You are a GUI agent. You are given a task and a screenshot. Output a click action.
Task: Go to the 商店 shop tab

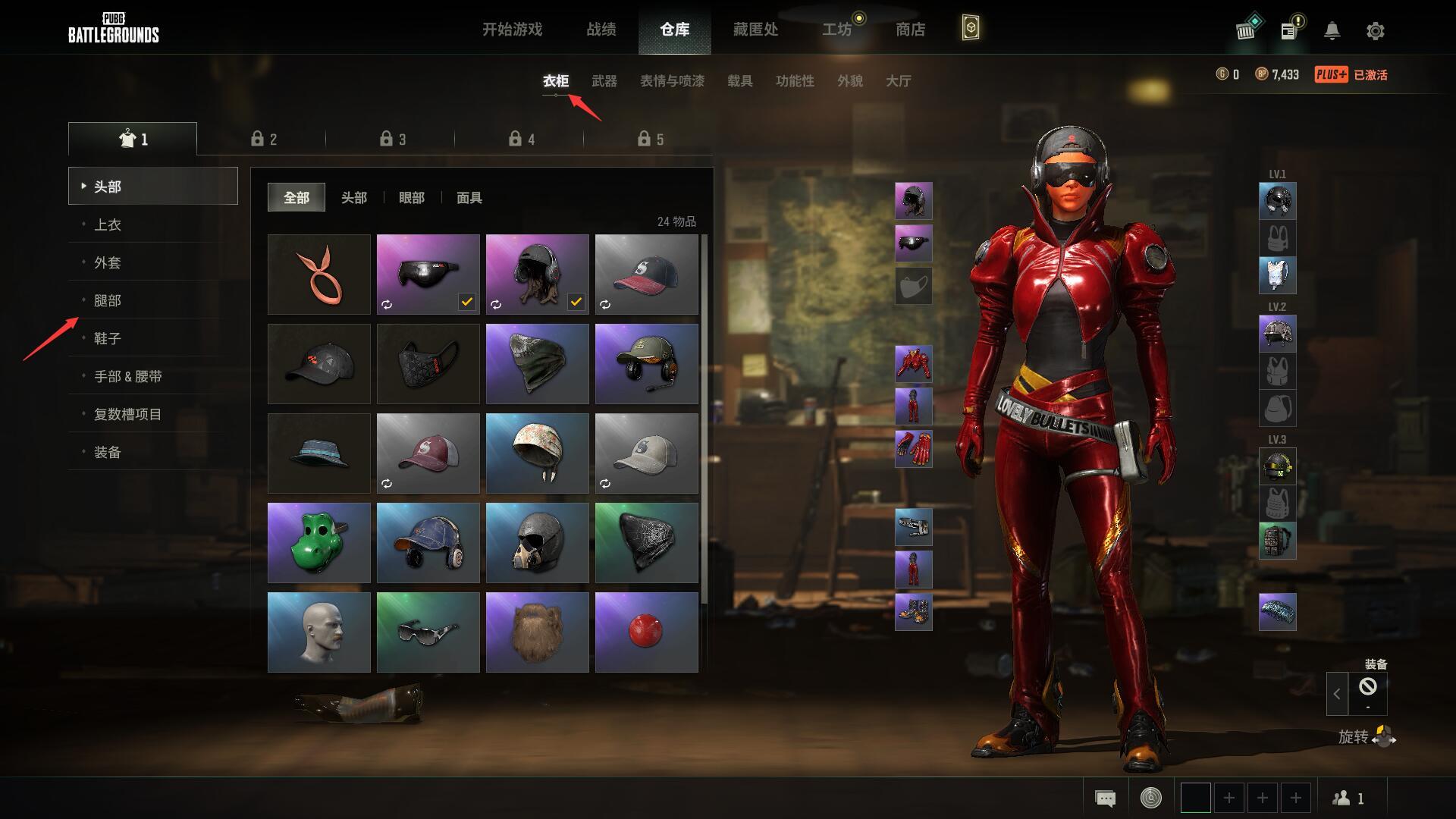[910, 30]
